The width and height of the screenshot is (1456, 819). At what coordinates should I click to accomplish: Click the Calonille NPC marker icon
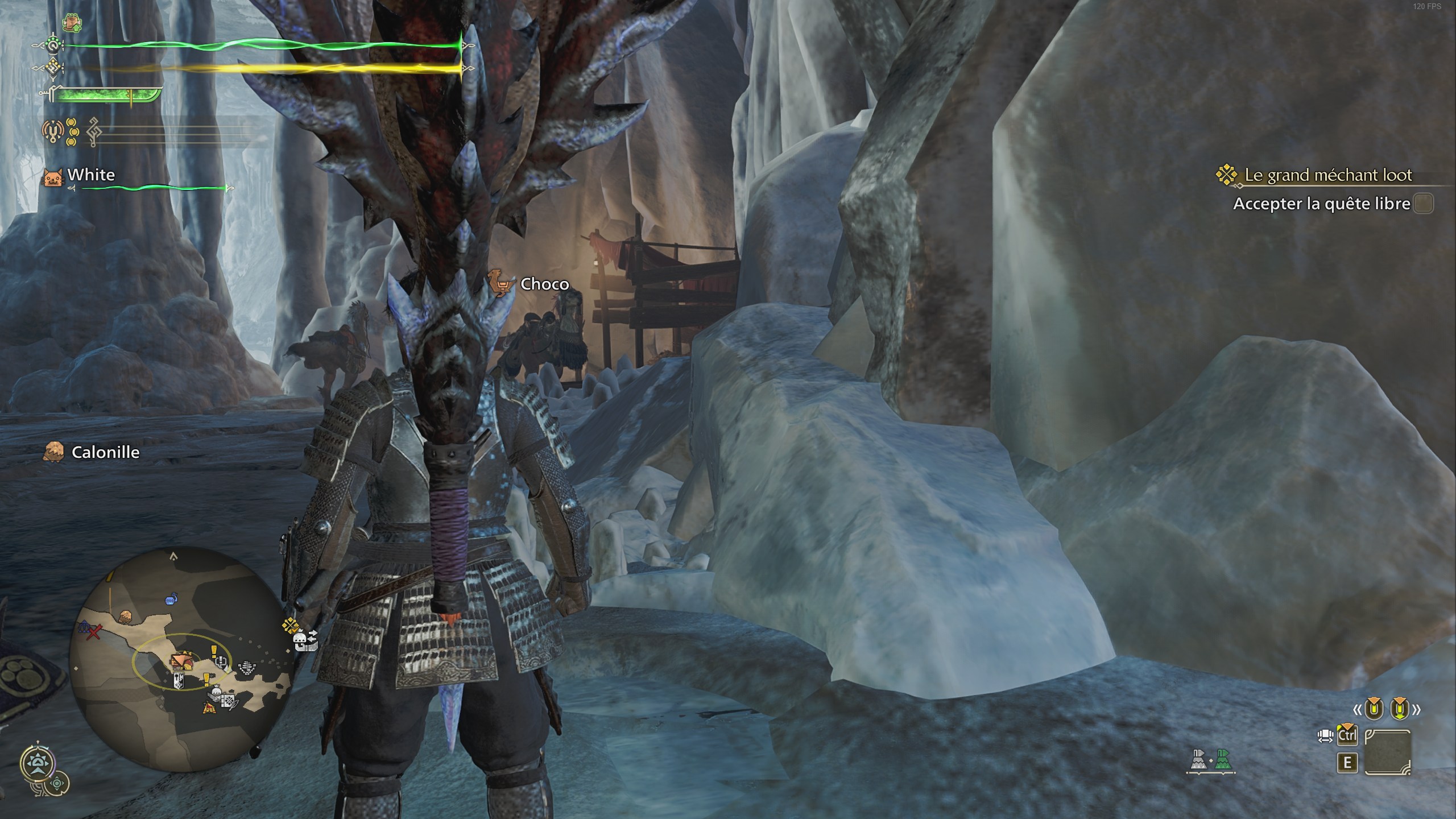[x=55, y=453]
